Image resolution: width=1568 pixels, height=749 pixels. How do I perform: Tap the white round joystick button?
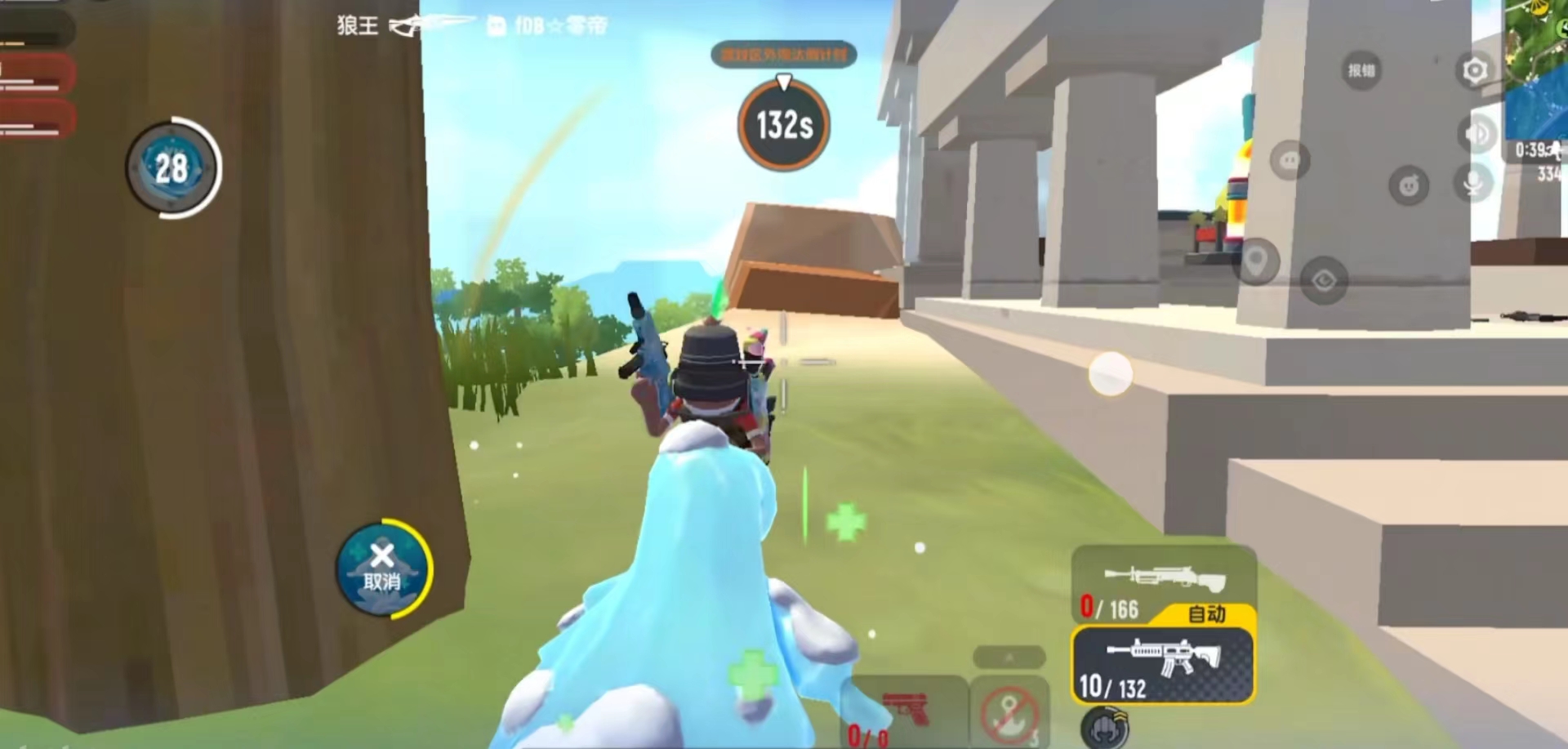1110,374
